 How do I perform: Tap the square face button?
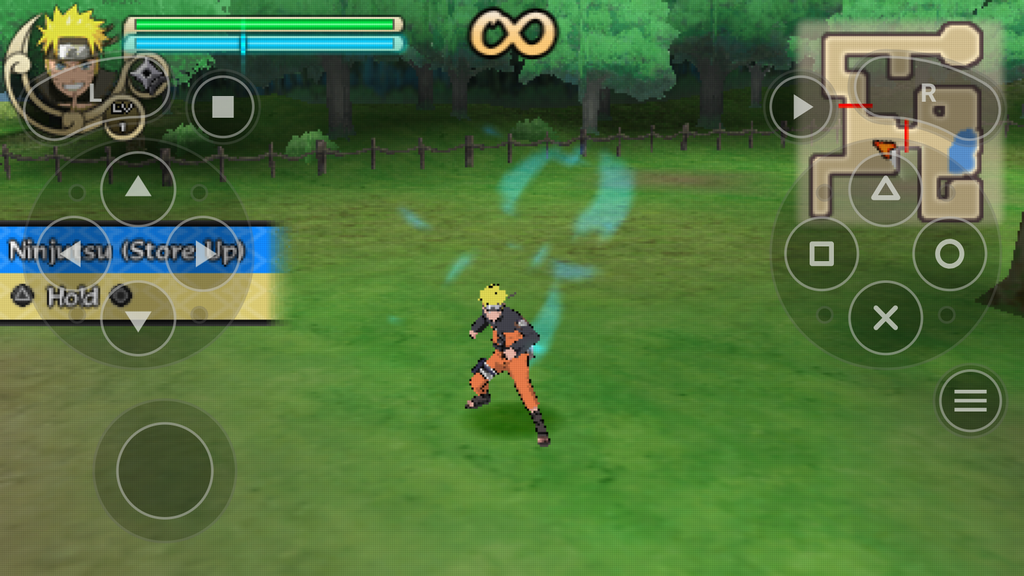pos(821,254)
